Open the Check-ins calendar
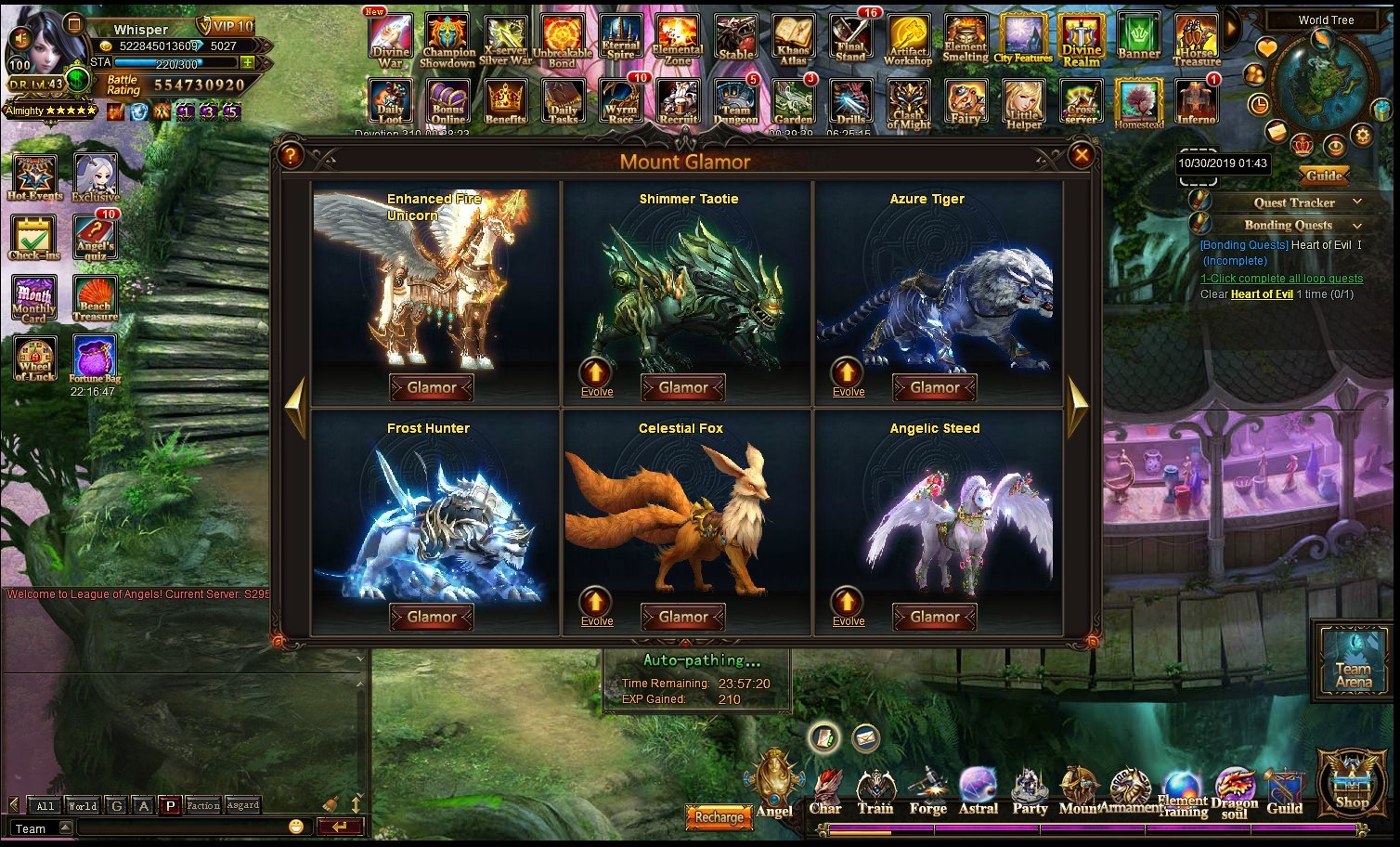 click(x=34, y=237)
